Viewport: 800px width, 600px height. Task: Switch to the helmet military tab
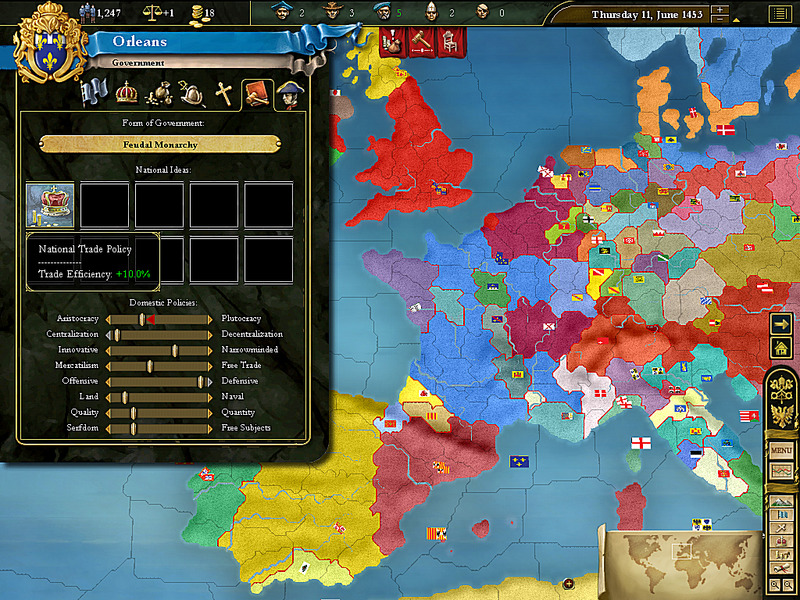tap(192, 94)
